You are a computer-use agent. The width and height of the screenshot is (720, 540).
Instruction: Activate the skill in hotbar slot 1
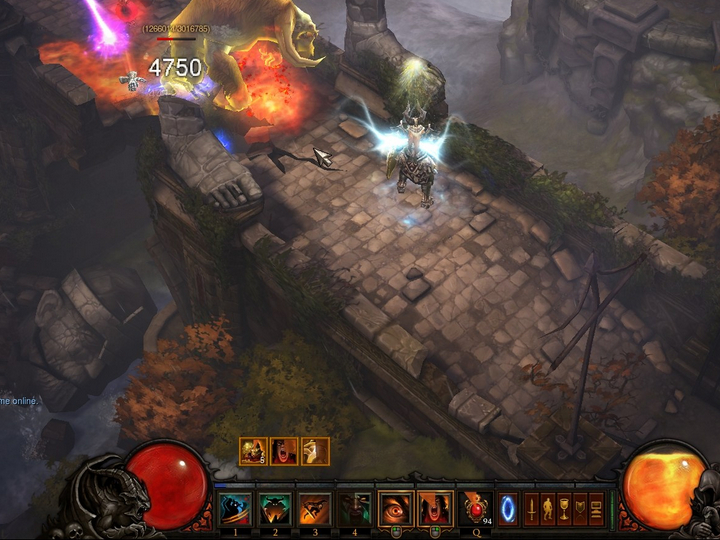(x=236, y=509)
